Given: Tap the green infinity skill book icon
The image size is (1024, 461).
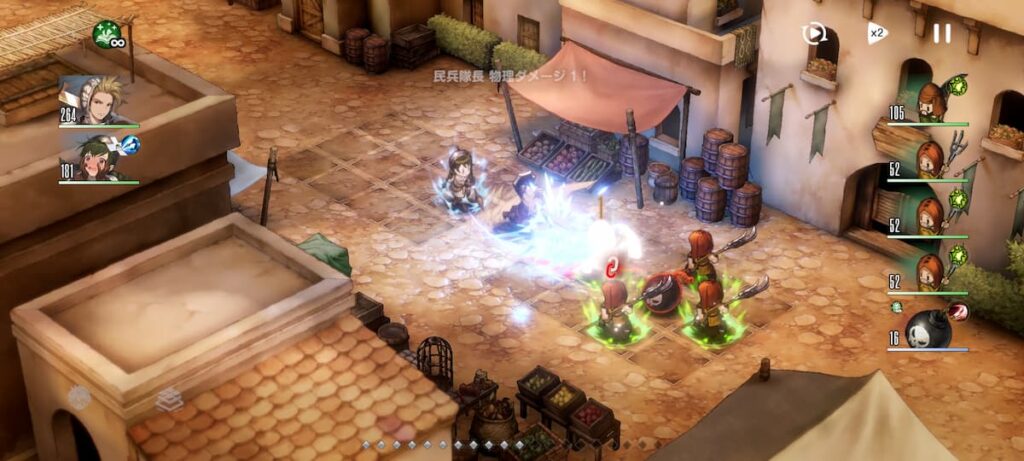Looking at the screenshot, I should (x=107, y=34).
